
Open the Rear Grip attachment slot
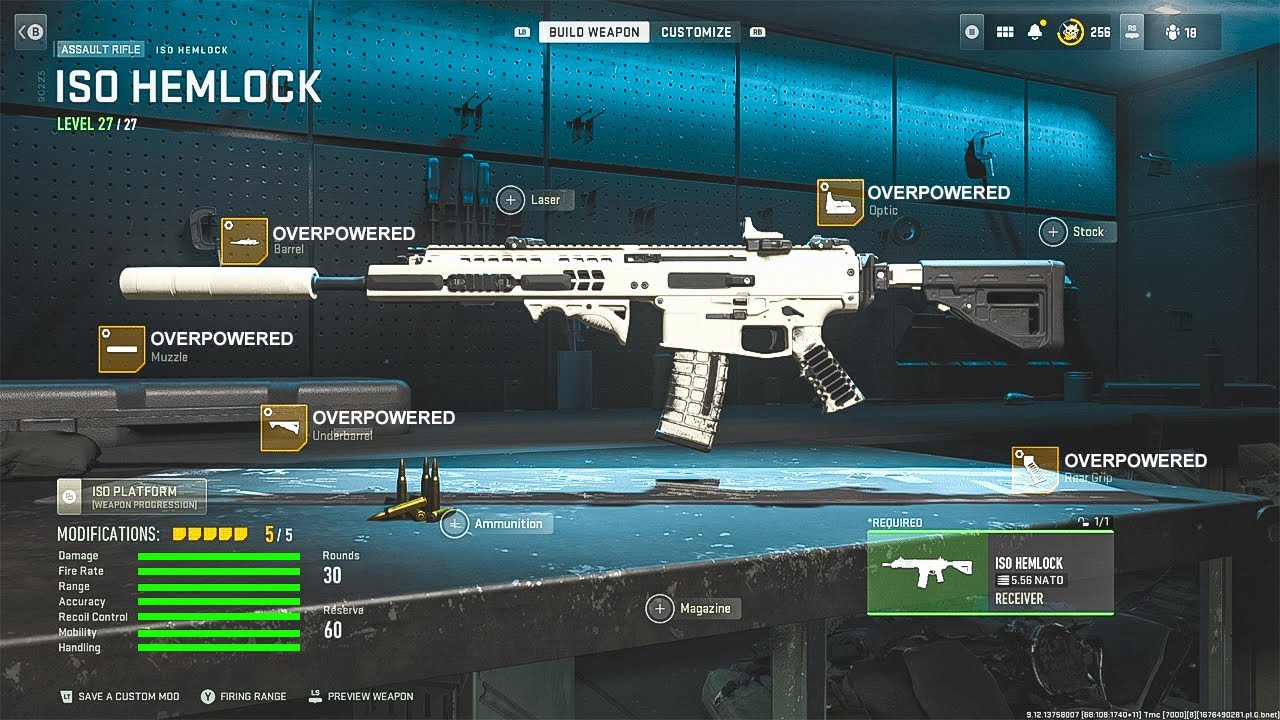pyautogui.click(x=1035, y=470)
